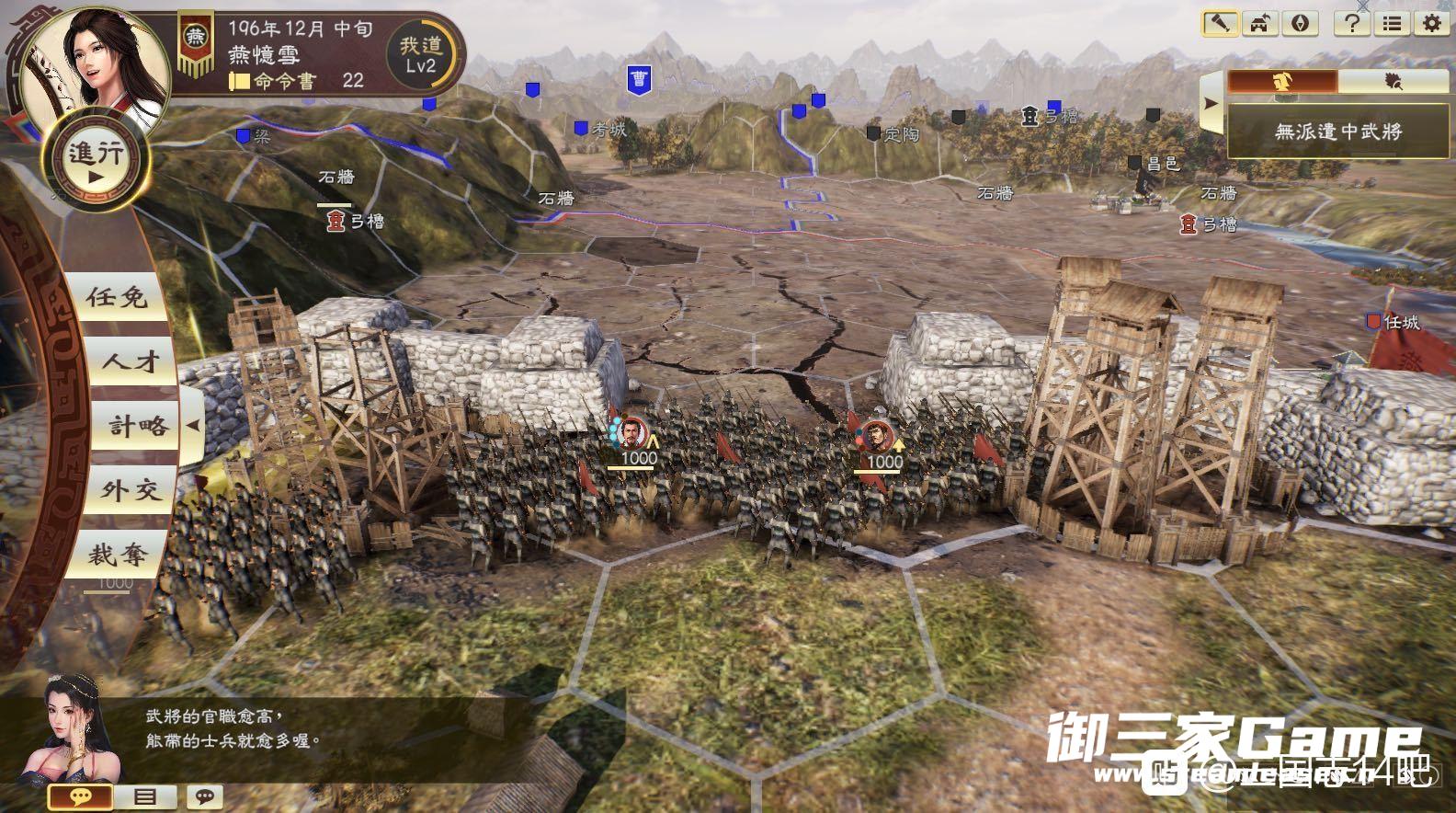
Task: Click the standalone speech bubble button
Action: click(x=205, y=796)
